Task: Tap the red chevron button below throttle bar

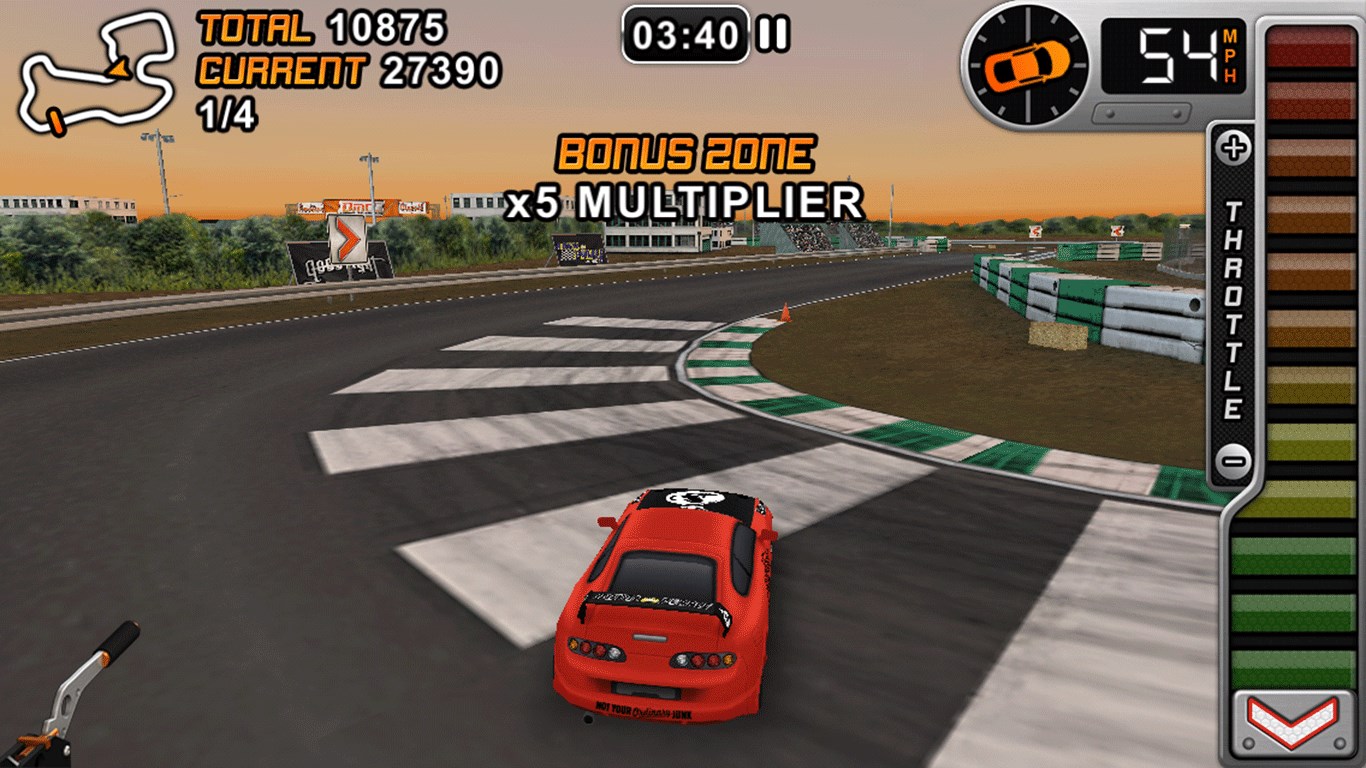Action: pos(1292,722)
